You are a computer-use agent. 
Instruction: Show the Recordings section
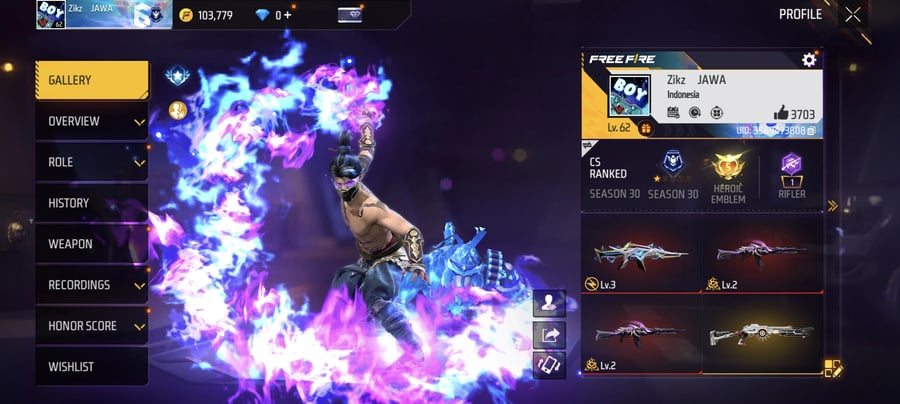pyautogui.click(x=91, y=285)
